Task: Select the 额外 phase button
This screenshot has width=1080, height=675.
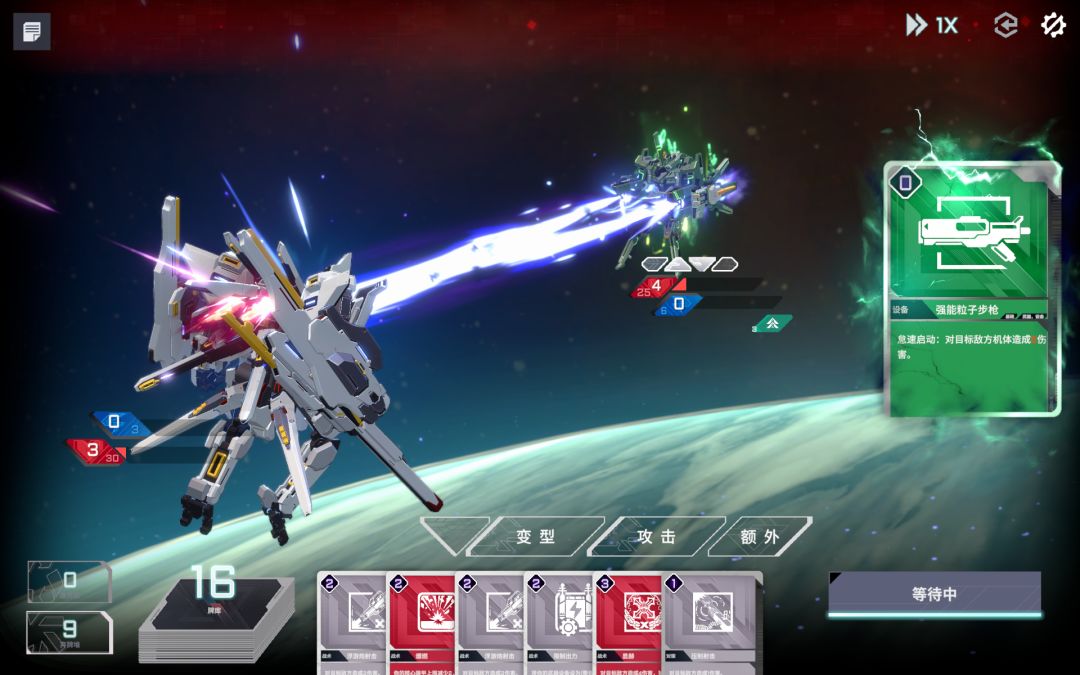Action: click(760, 536)
